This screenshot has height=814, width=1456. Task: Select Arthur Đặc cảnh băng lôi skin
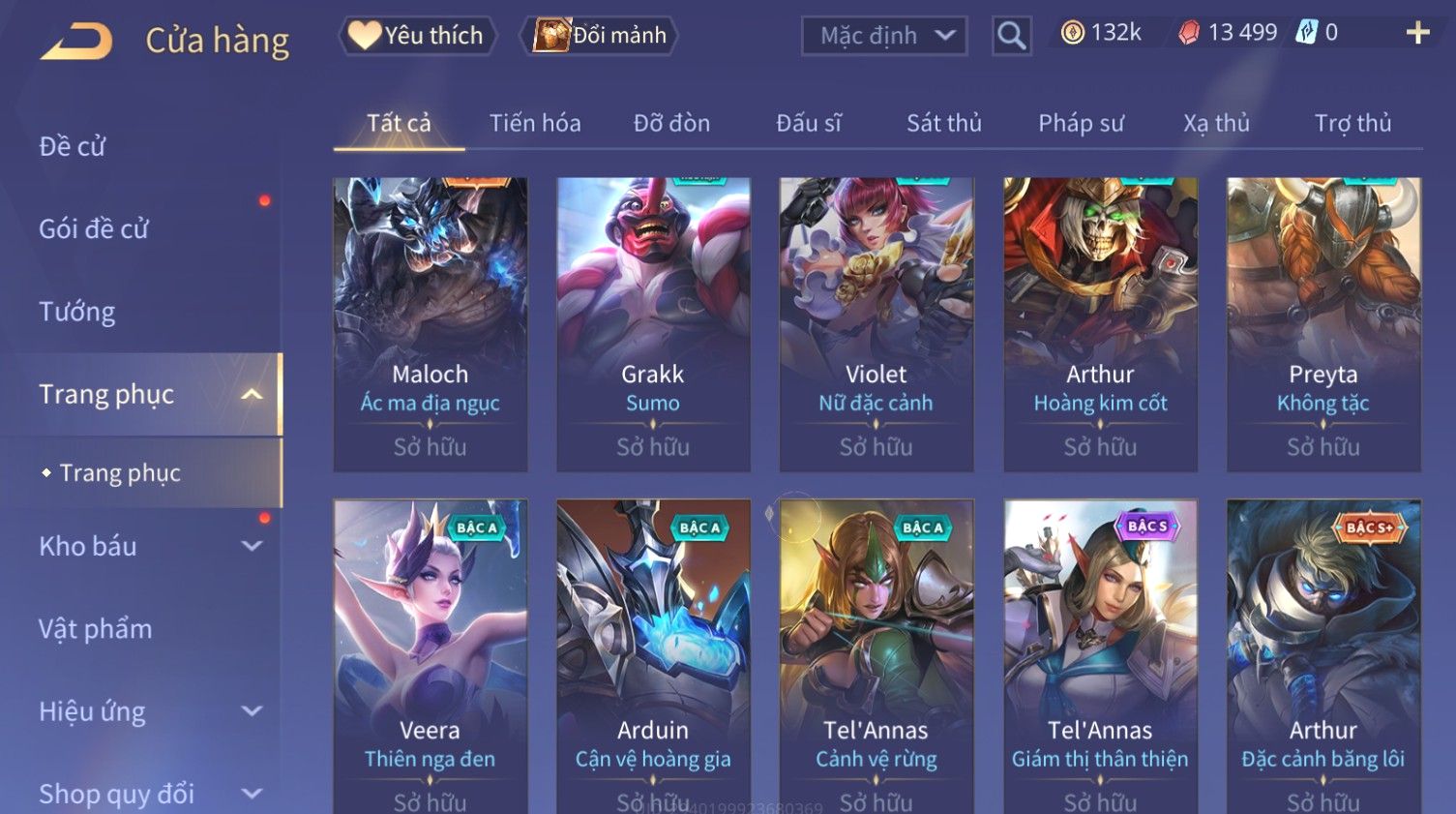1322,656
